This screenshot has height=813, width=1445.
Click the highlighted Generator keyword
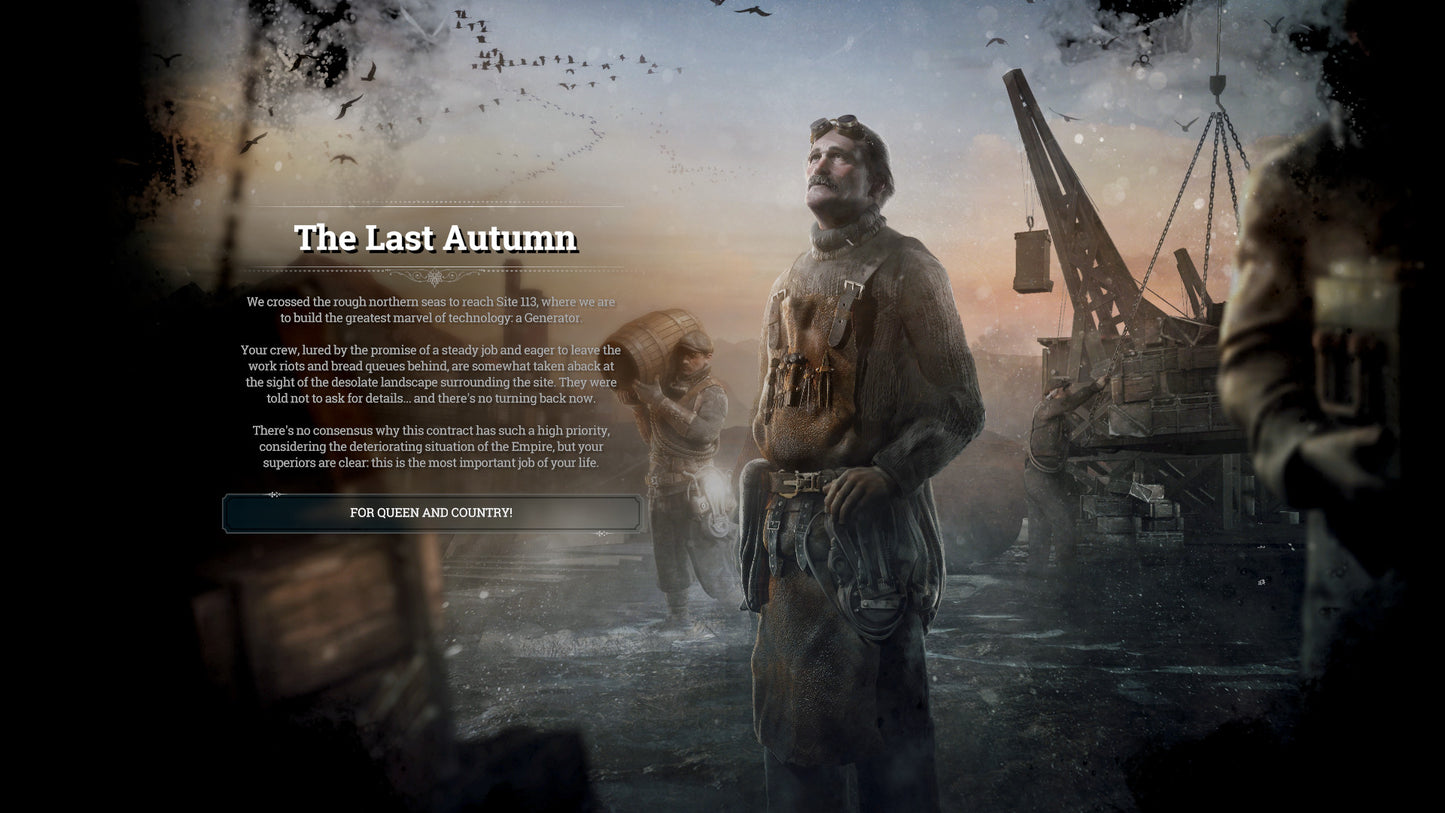point(550,317)
